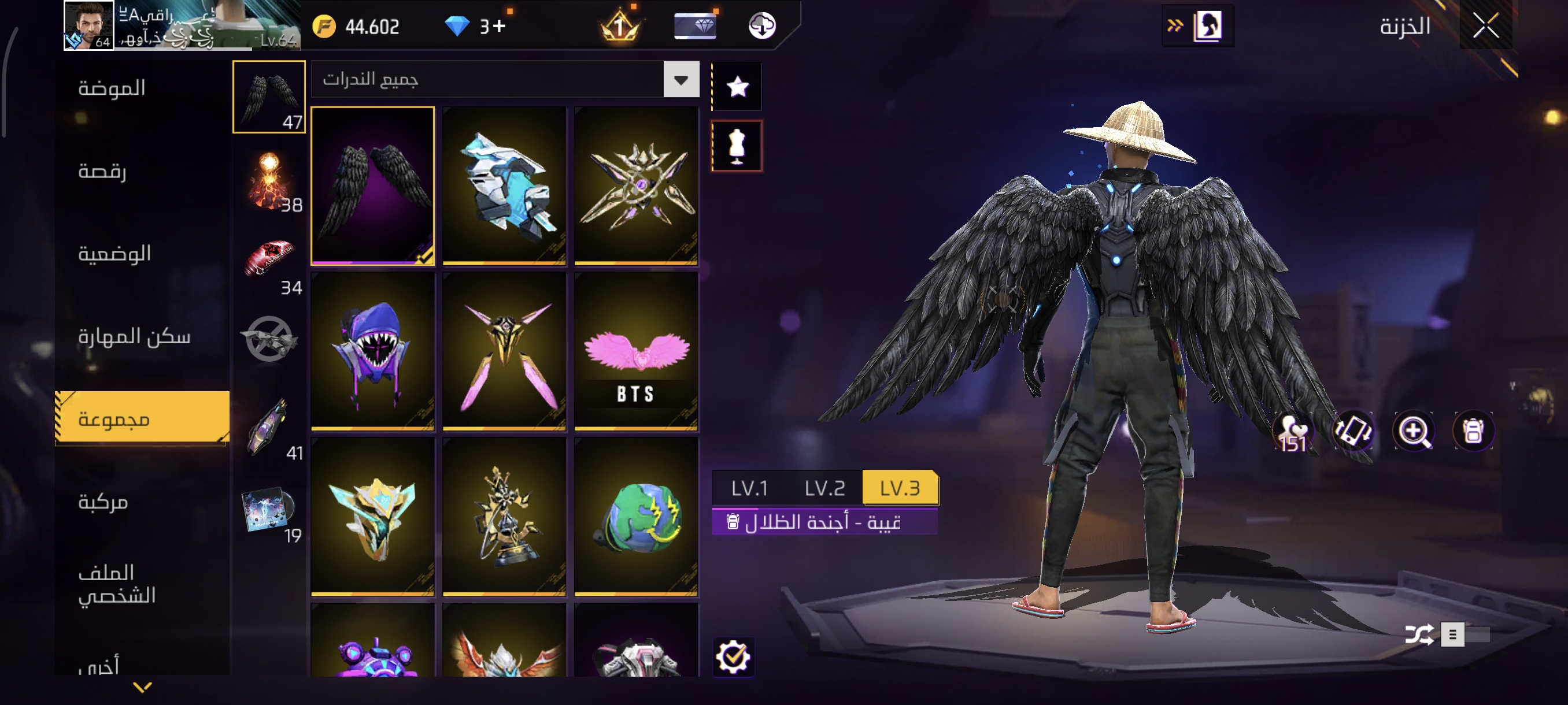Switch to the رقصة emote category

pyautogui.click(x=102, y=172)
